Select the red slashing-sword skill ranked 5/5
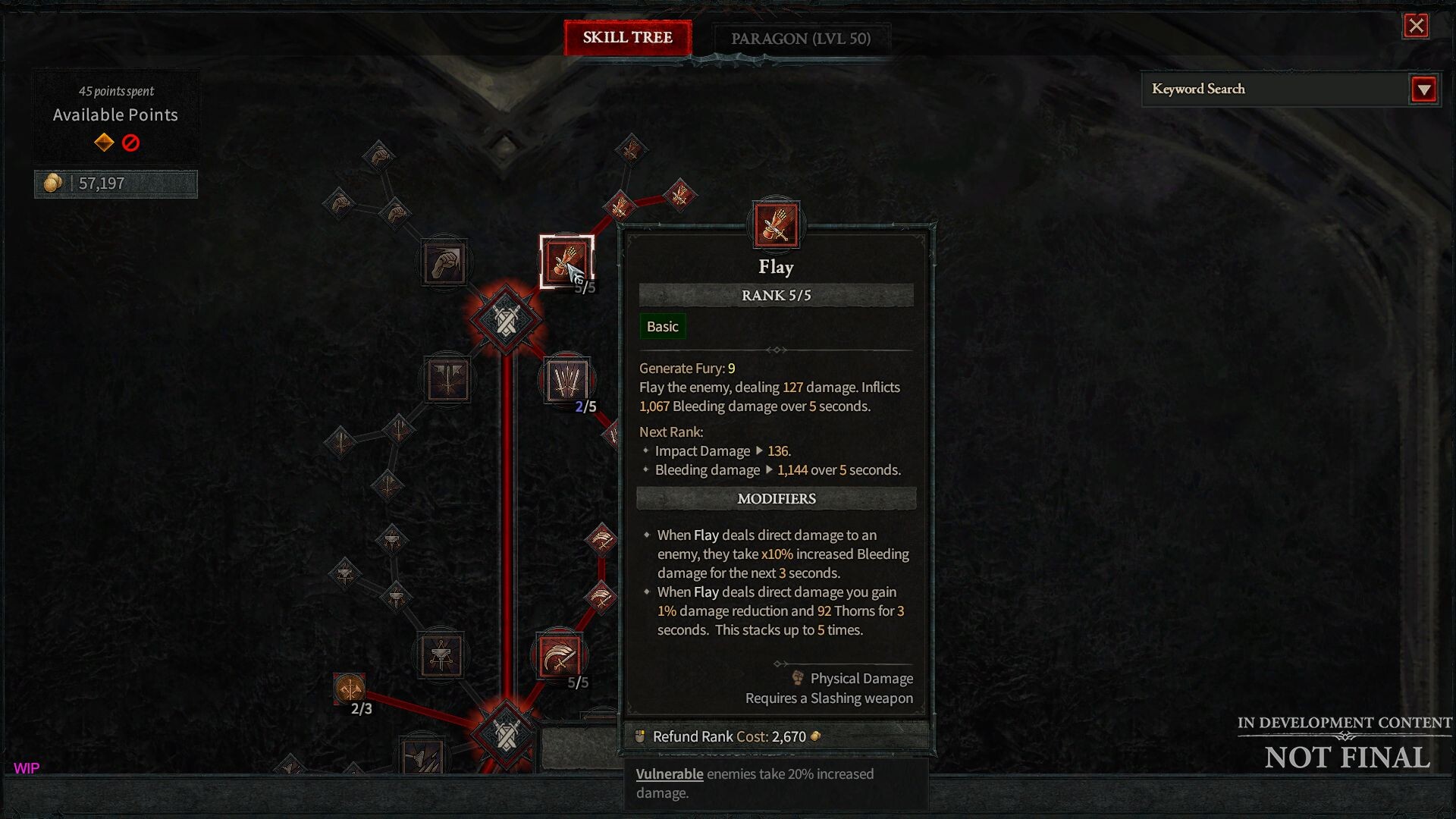 [x=560, y=654]
